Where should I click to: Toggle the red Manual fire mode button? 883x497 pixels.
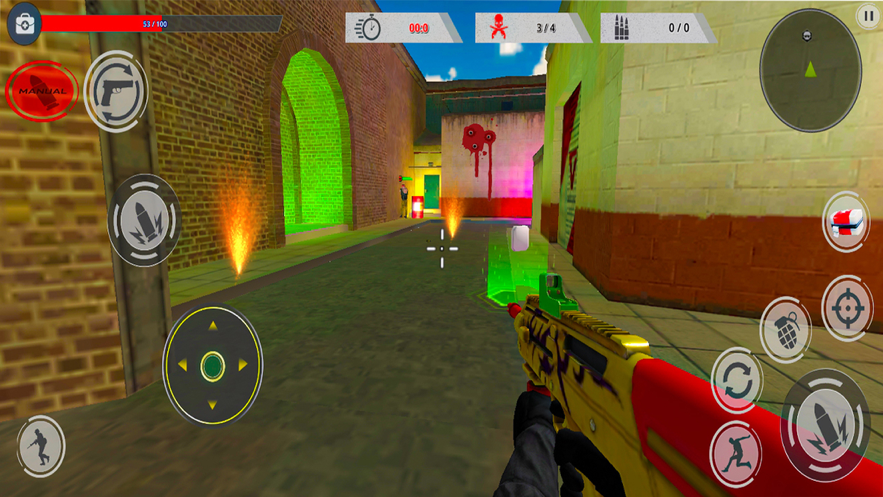click(x=42, y=91)
